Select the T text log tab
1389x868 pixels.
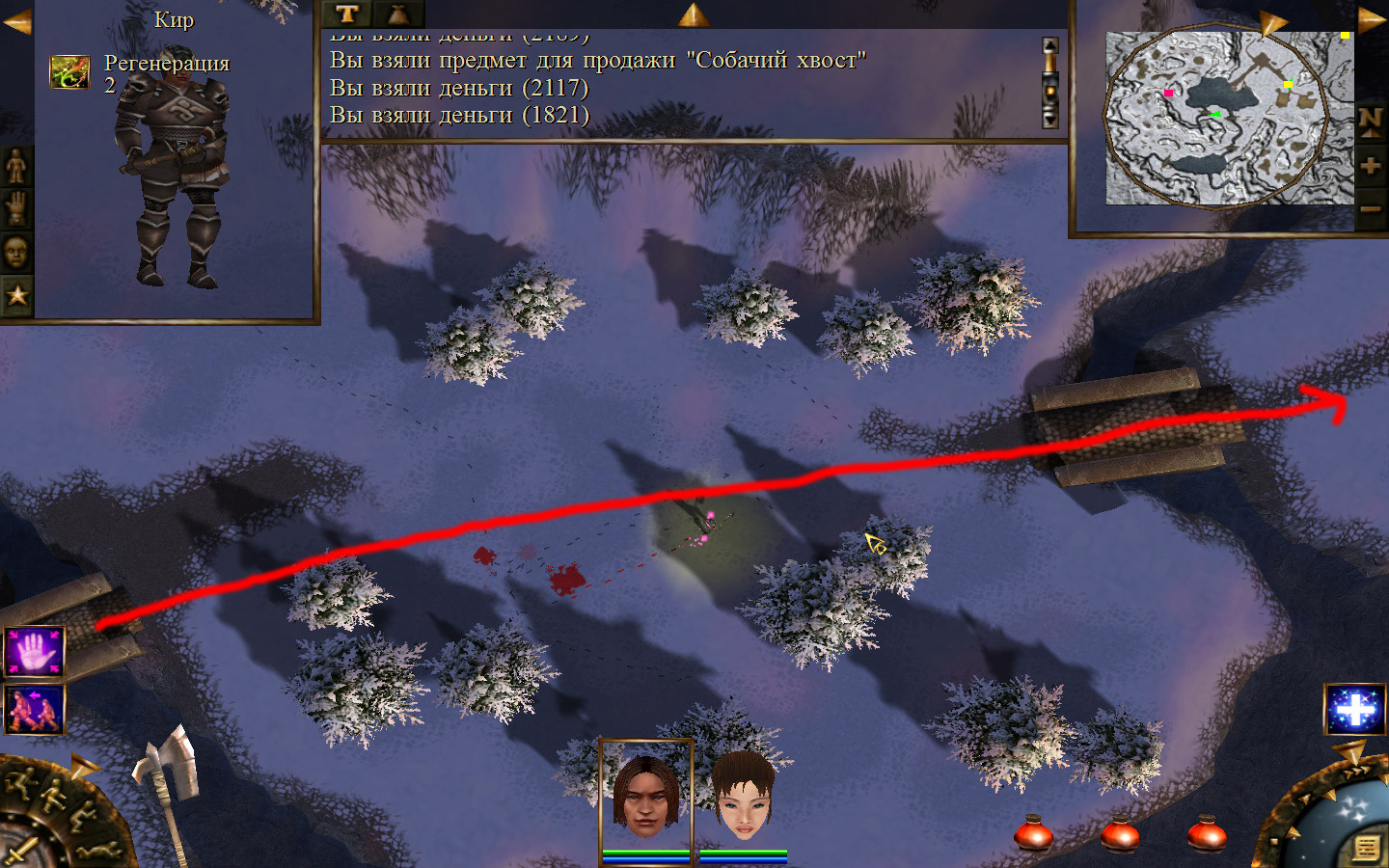pos(347,14)
